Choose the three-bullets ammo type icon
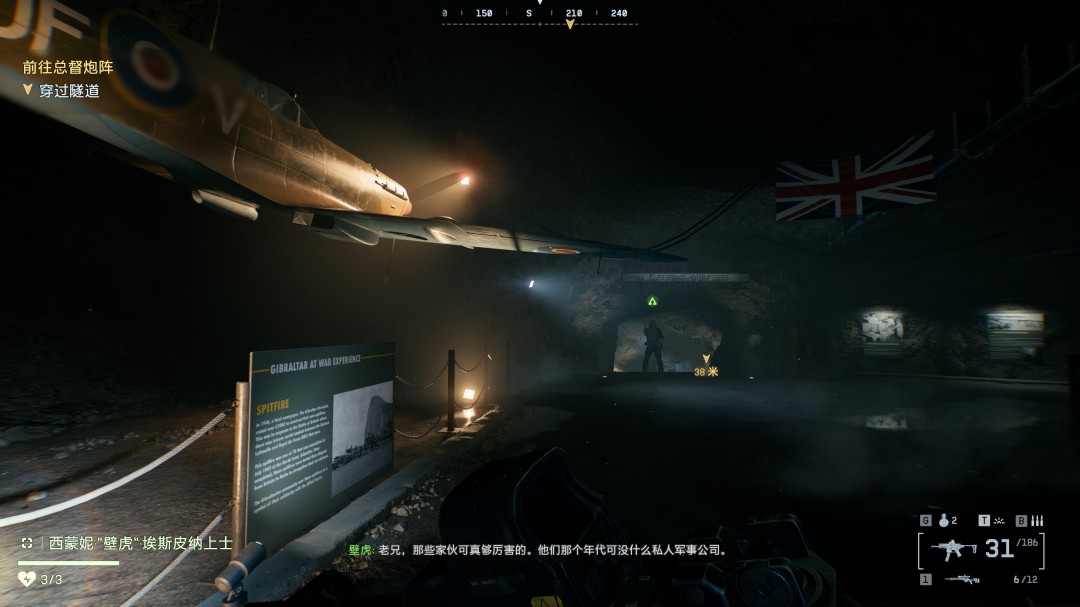 [x=1036, y=520]
